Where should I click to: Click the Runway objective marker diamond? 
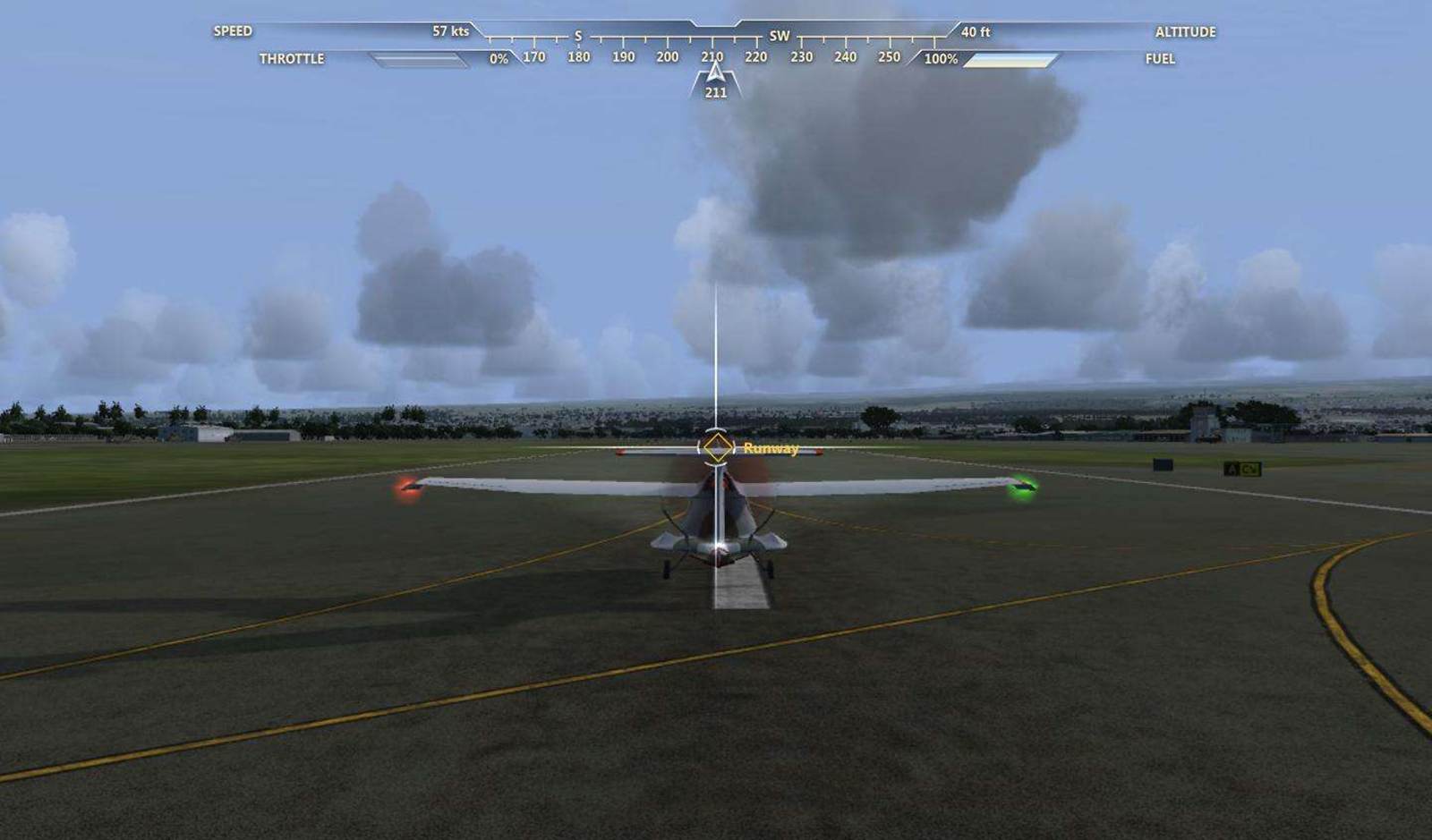(717, 447)
